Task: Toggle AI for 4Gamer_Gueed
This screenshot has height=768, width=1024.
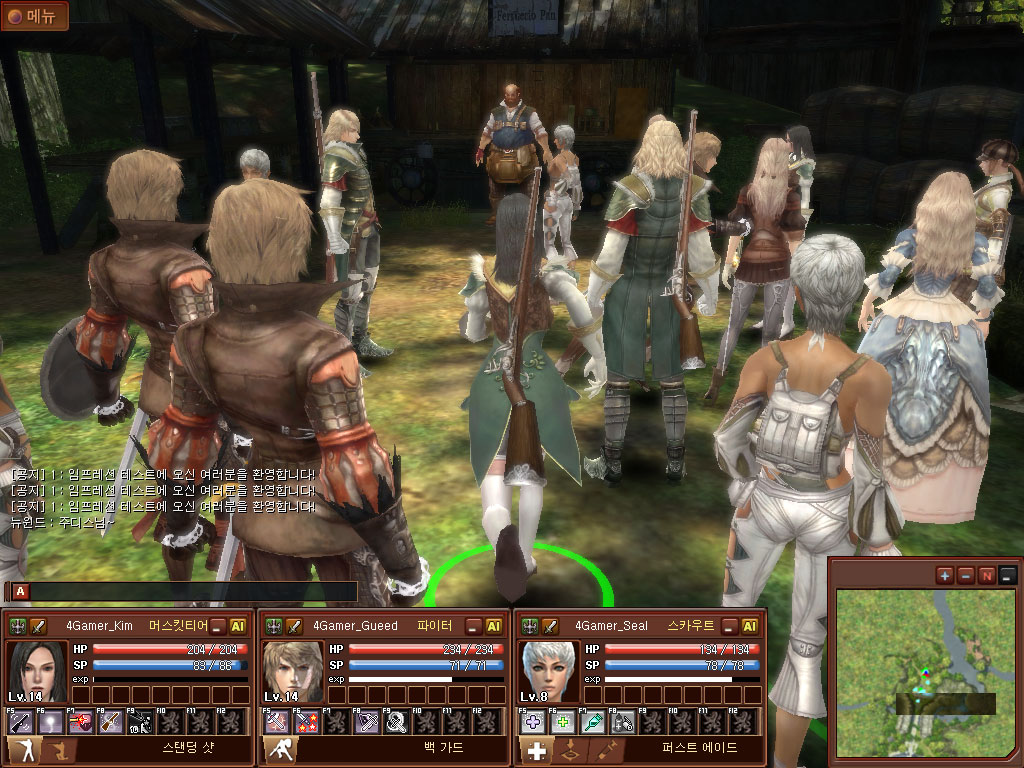Action: pyautogui.click(x=494, y=626)
